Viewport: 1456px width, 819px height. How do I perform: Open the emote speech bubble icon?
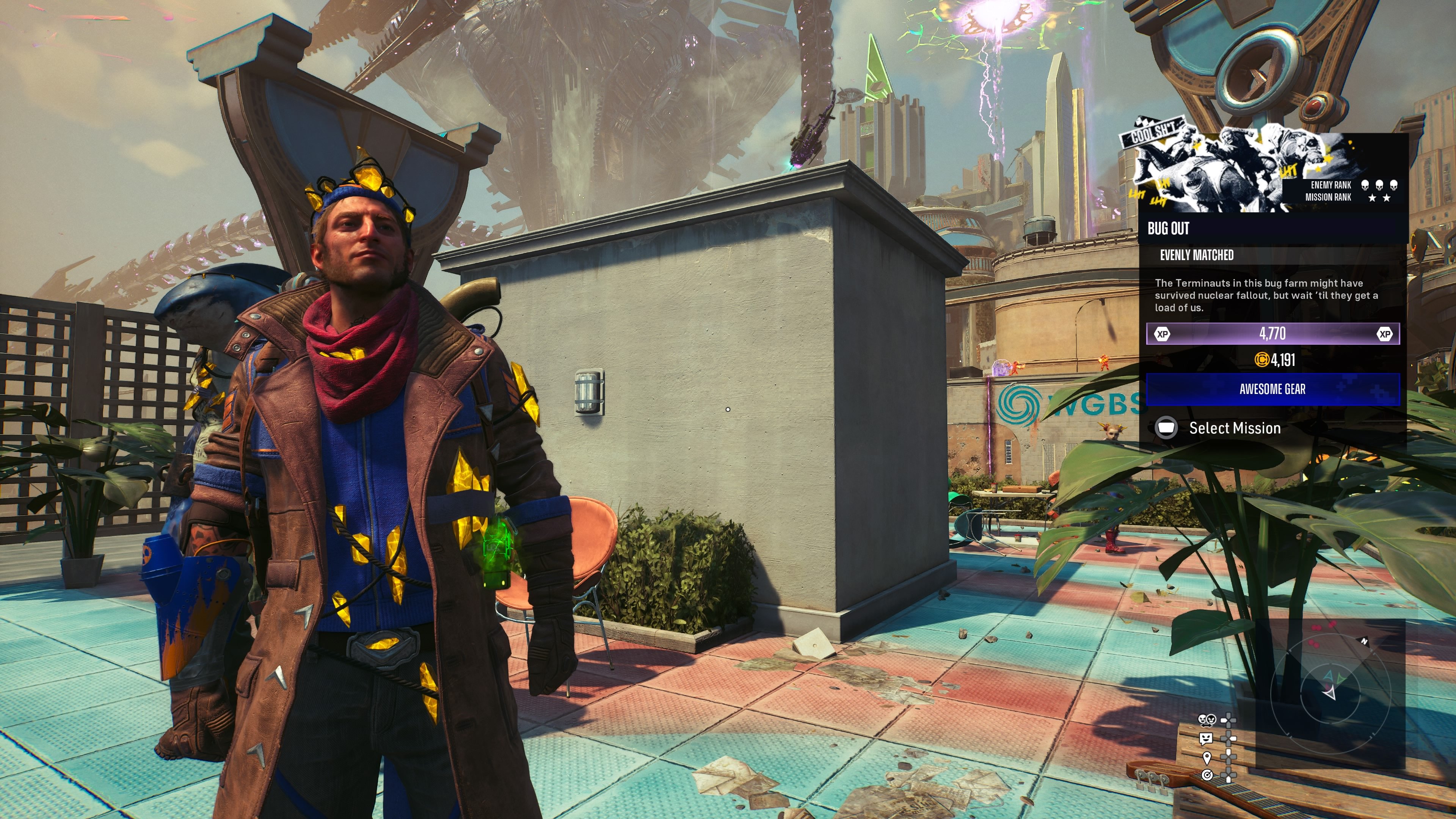[x=1206, y=738]
